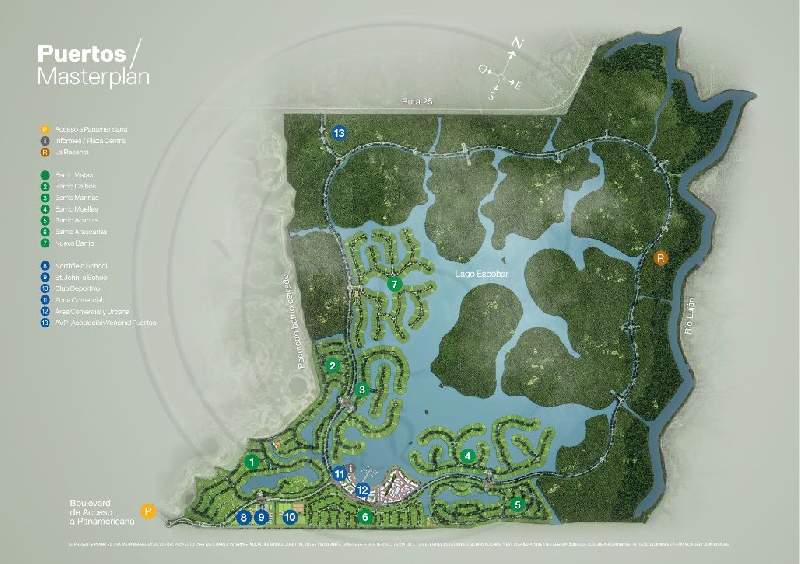
Task: Select green marker 4 on the map
Action: tap(468, 456)
